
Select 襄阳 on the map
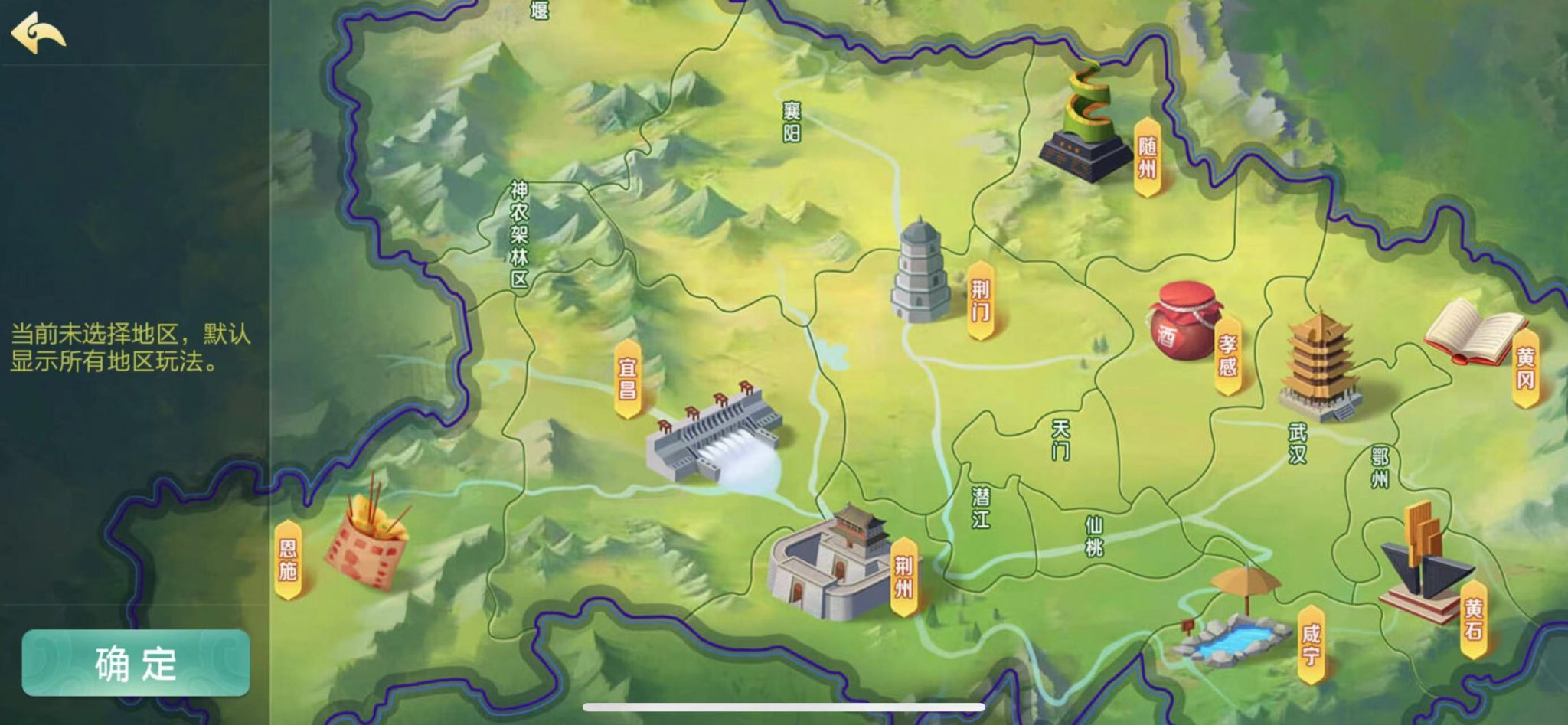click(x=792, y=122)
